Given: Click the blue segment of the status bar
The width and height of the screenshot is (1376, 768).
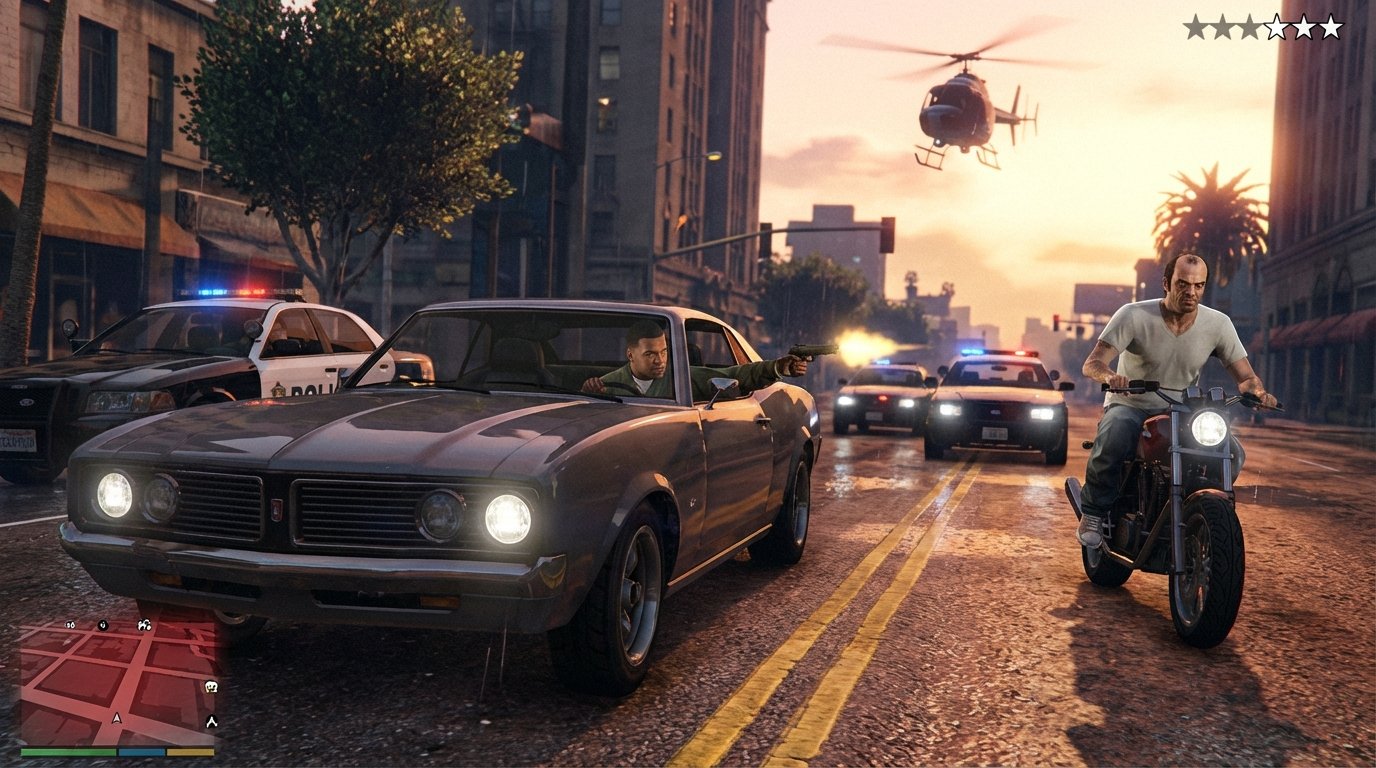Looking at the screenshot, I should 140,751.
